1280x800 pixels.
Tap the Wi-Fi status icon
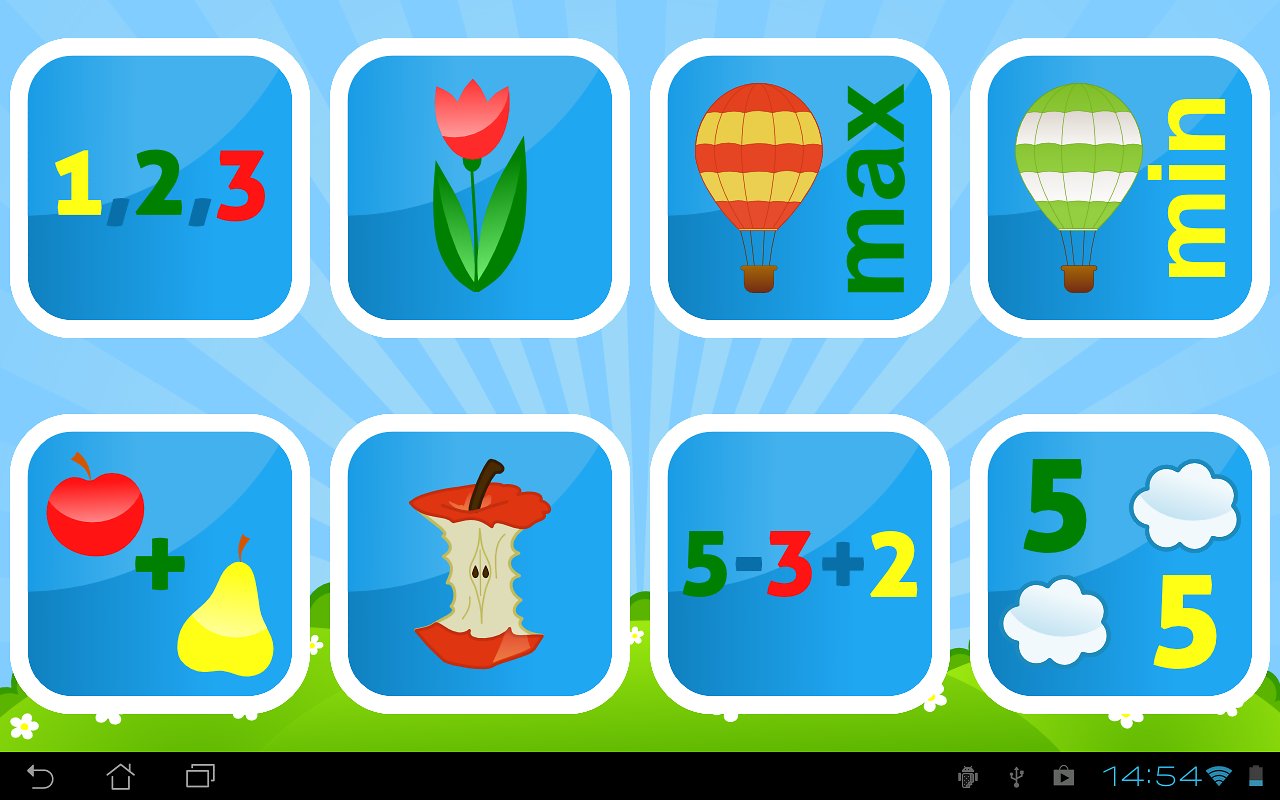[1216, 775]
